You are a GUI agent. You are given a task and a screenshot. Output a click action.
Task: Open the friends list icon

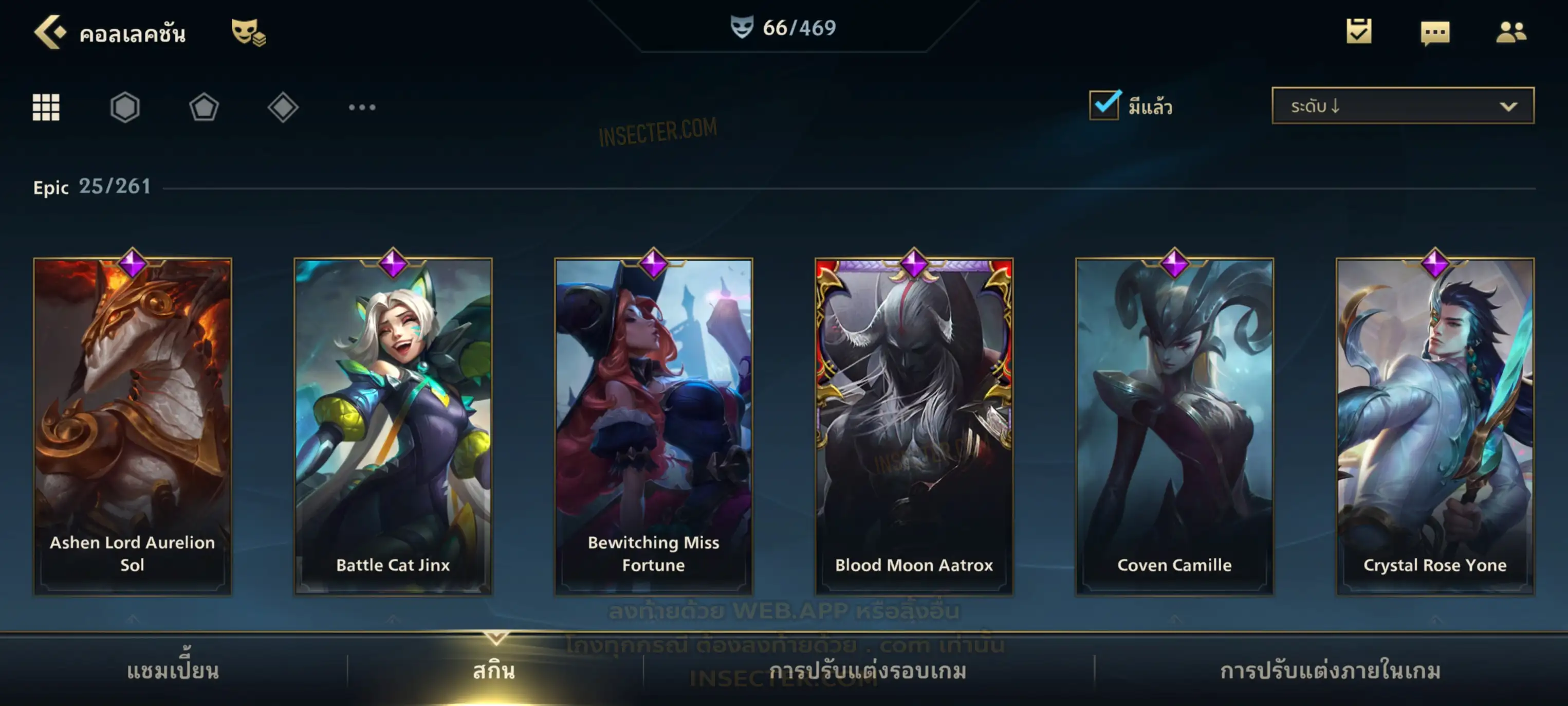coord(1510,32)
